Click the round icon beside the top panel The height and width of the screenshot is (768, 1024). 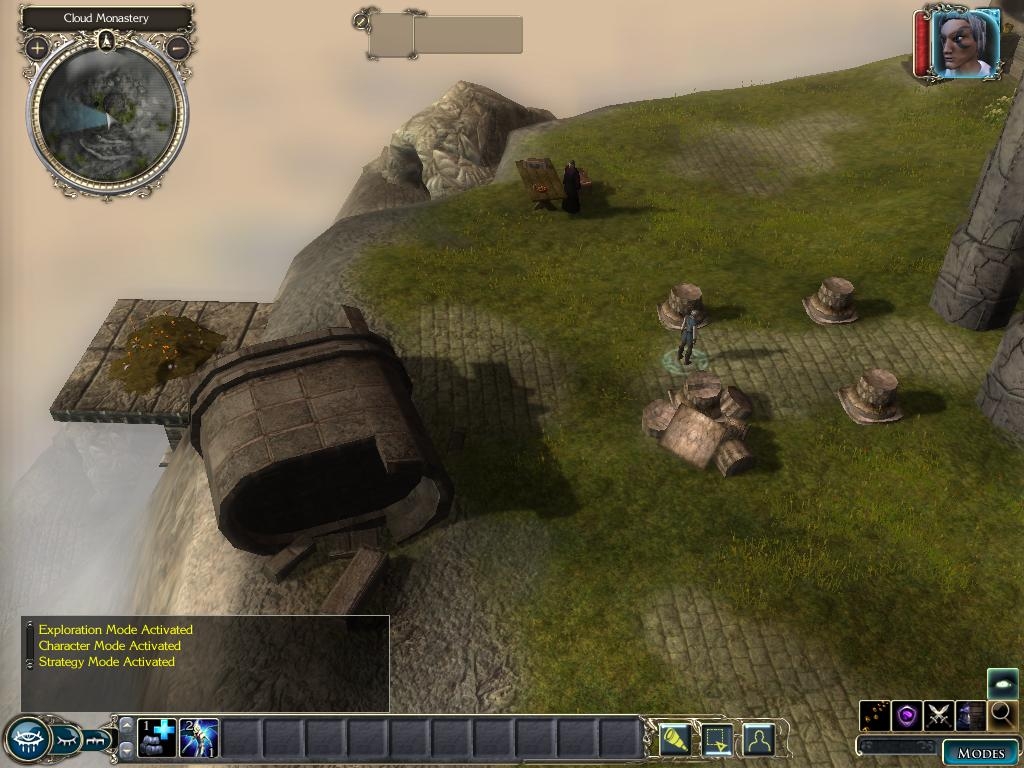(x=361, y=19)
